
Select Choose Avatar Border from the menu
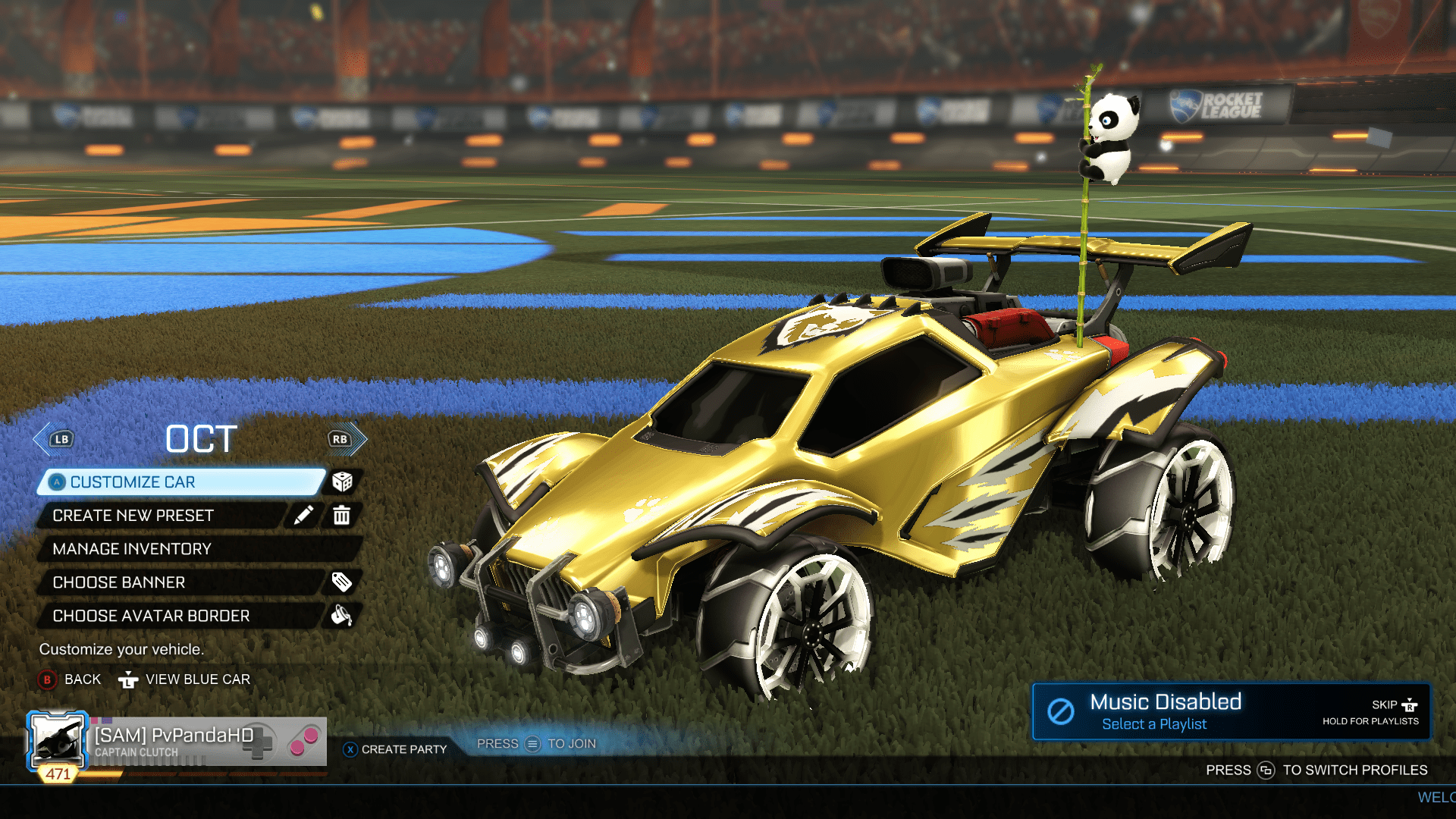click(x=152, y=615)
